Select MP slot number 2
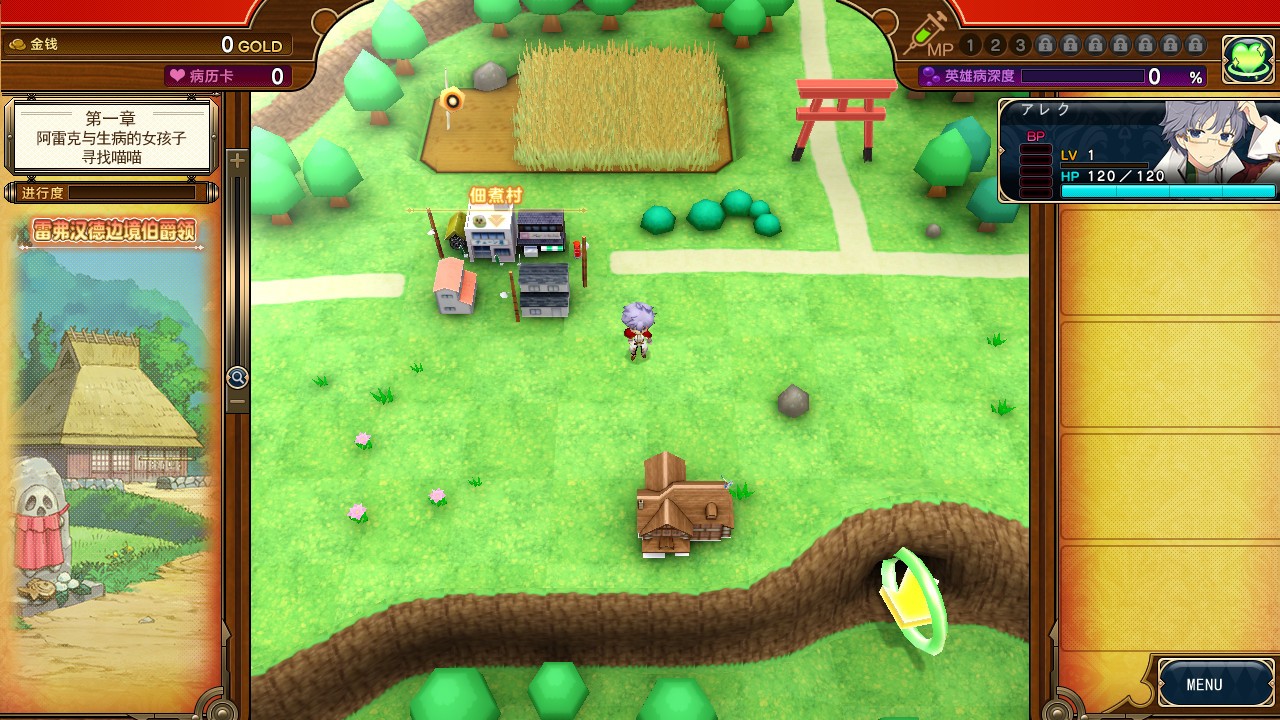Screen dimensions: 1280x720 995,45
